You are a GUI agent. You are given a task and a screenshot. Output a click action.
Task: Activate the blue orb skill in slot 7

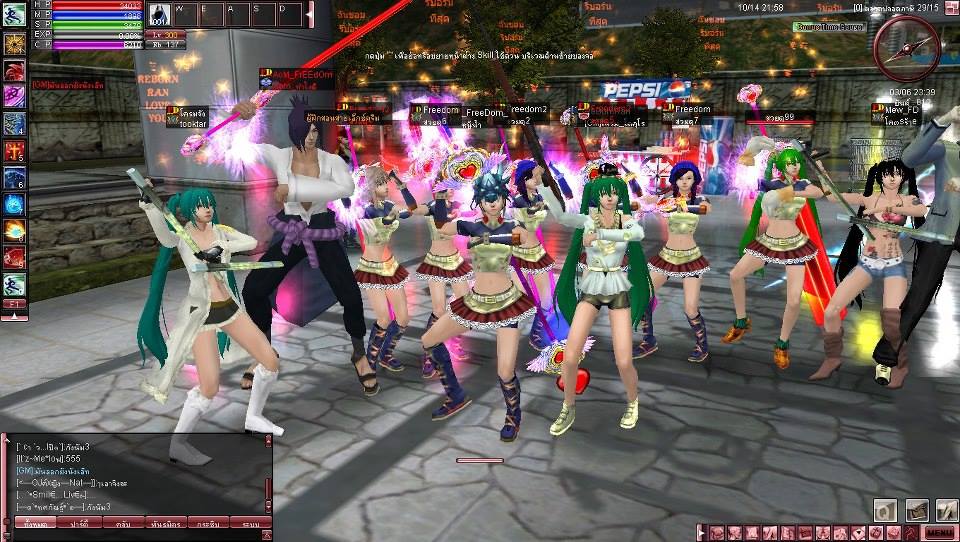pos(14,205)
